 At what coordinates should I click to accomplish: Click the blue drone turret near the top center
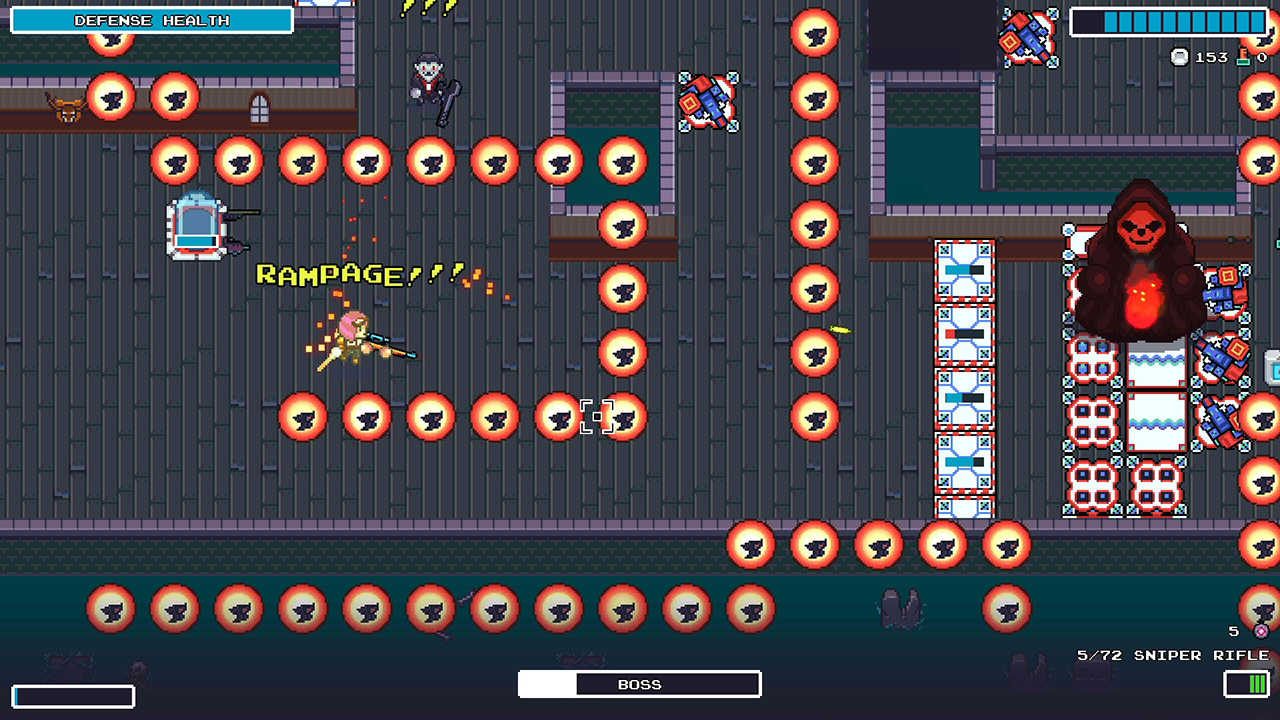point(708,102)
